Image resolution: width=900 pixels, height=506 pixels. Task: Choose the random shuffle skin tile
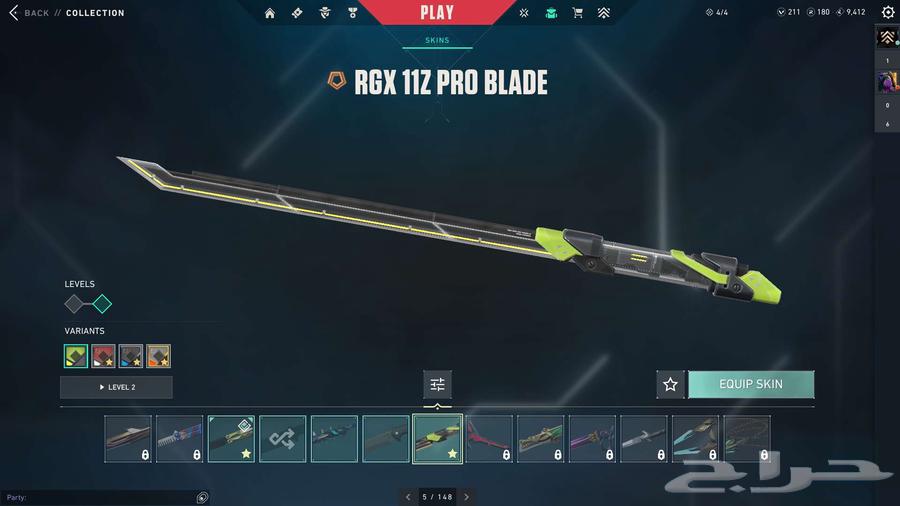(283, 439)
